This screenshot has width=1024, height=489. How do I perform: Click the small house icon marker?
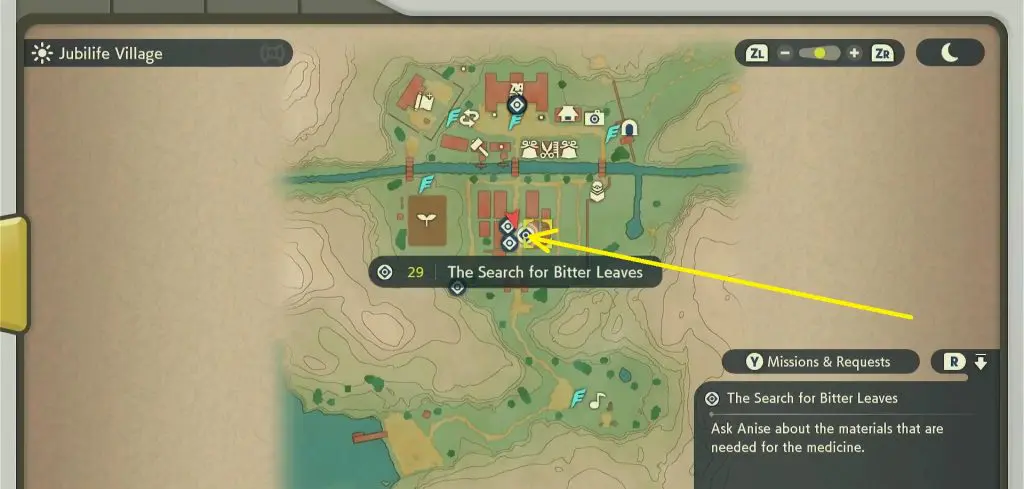point(568,114)
